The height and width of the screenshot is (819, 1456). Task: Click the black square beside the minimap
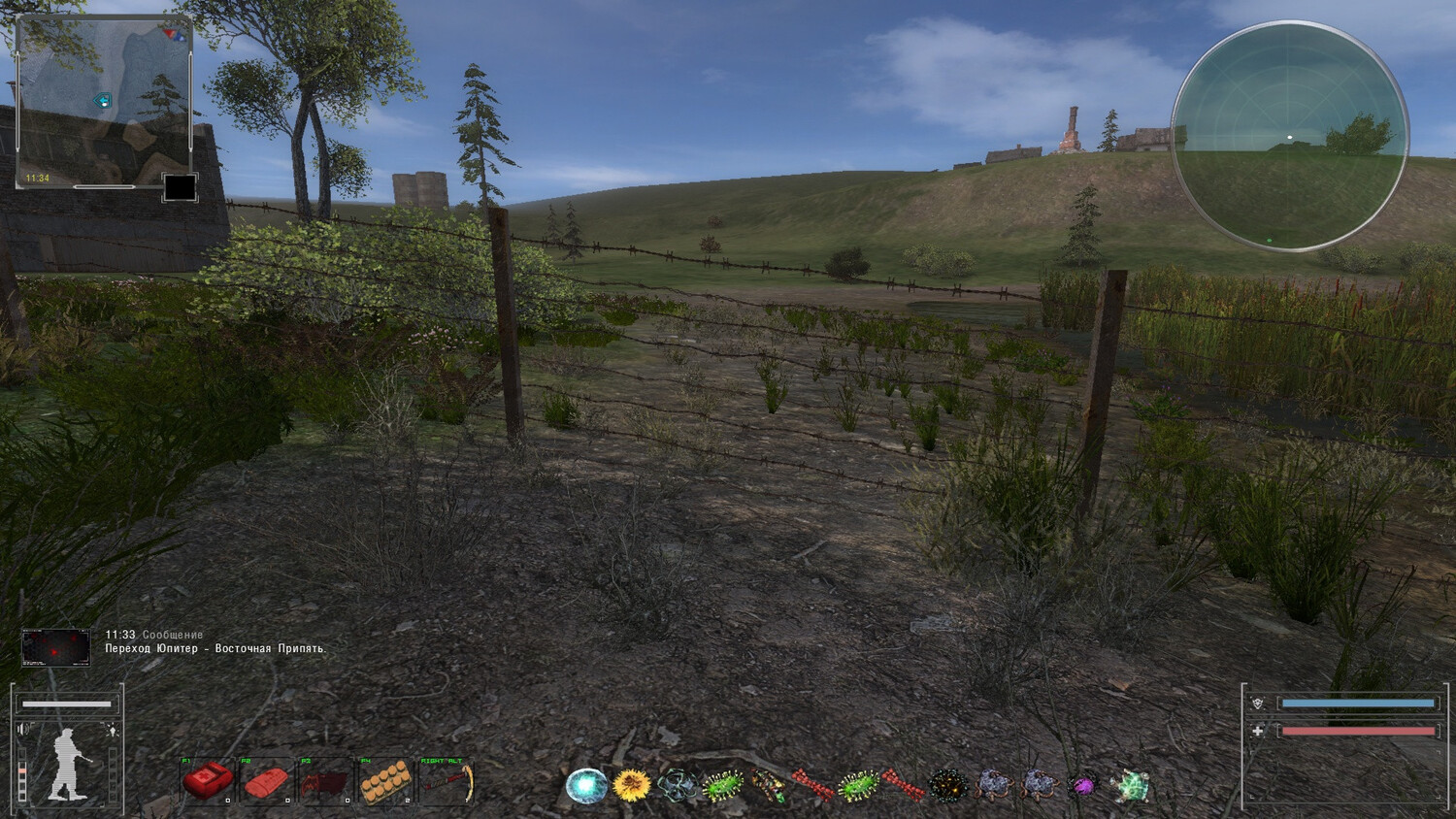pos(180,186)
